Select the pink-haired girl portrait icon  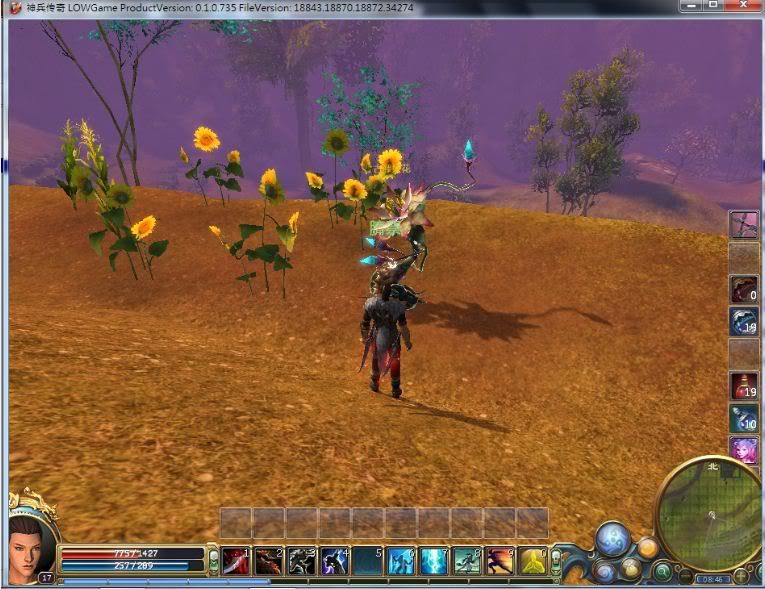click(x=743, y=450)
